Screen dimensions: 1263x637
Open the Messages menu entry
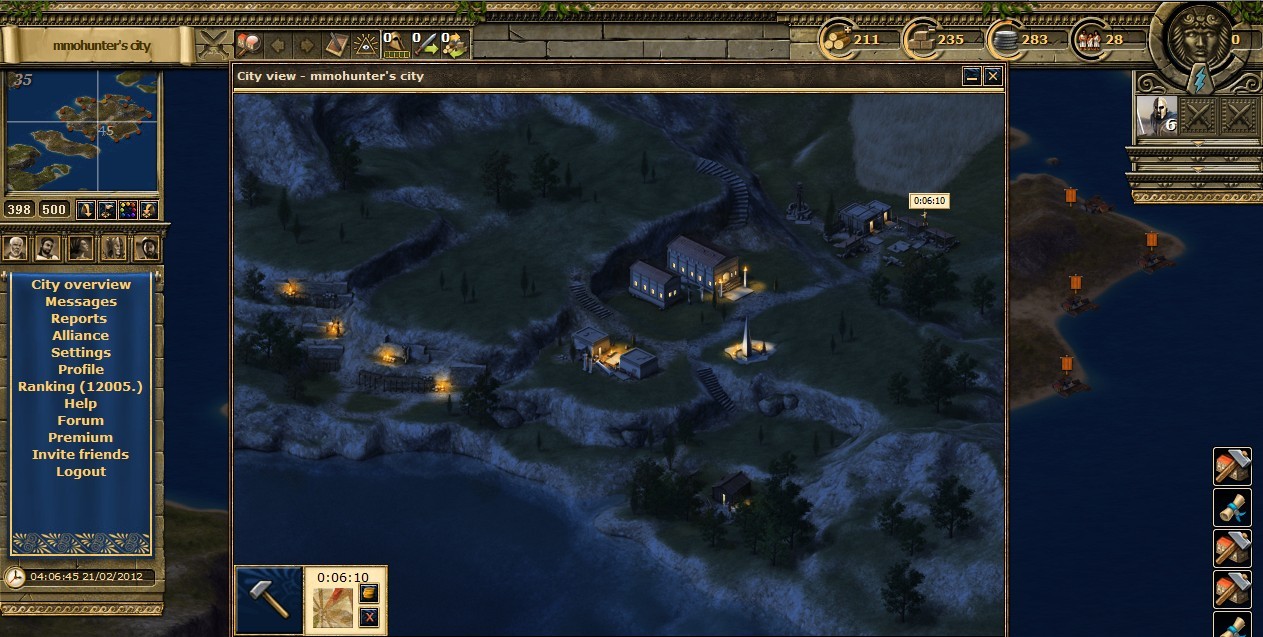click(81, 301)
